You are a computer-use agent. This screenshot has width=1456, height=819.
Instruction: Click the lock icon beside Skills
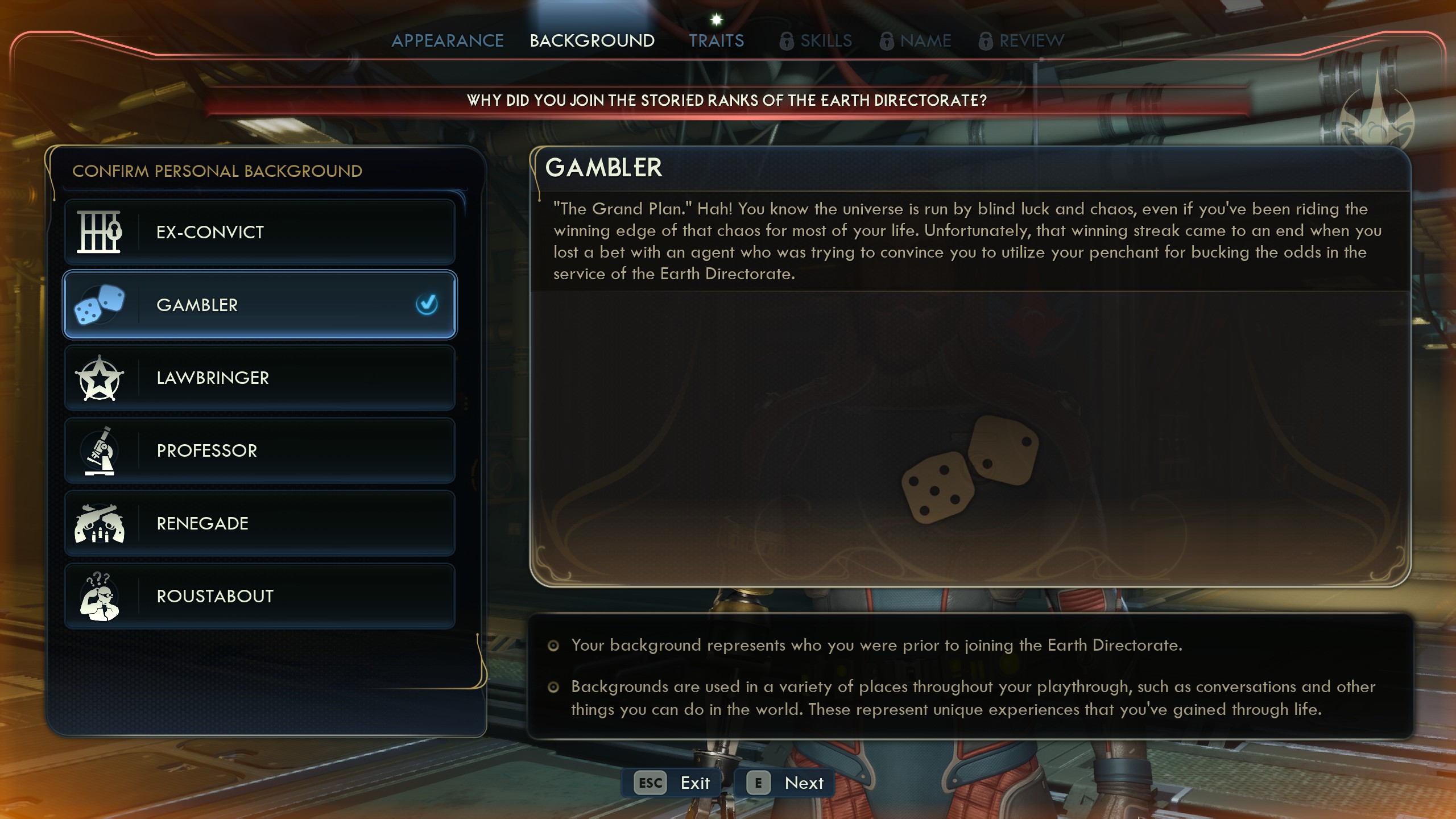(788, 40)
